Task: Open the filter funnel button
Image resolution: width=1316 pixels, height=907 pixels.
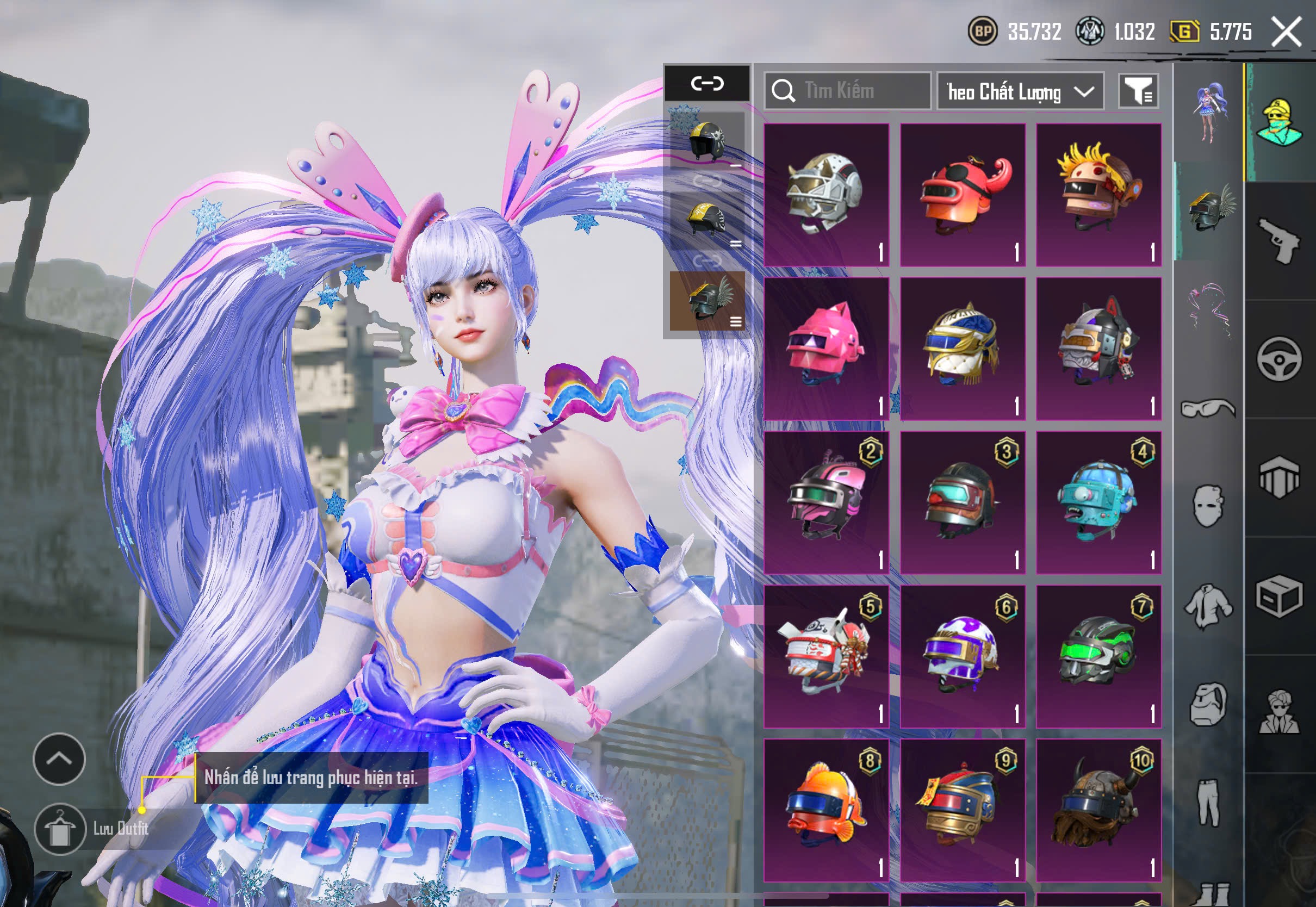Action: (x=1138, y=91)
